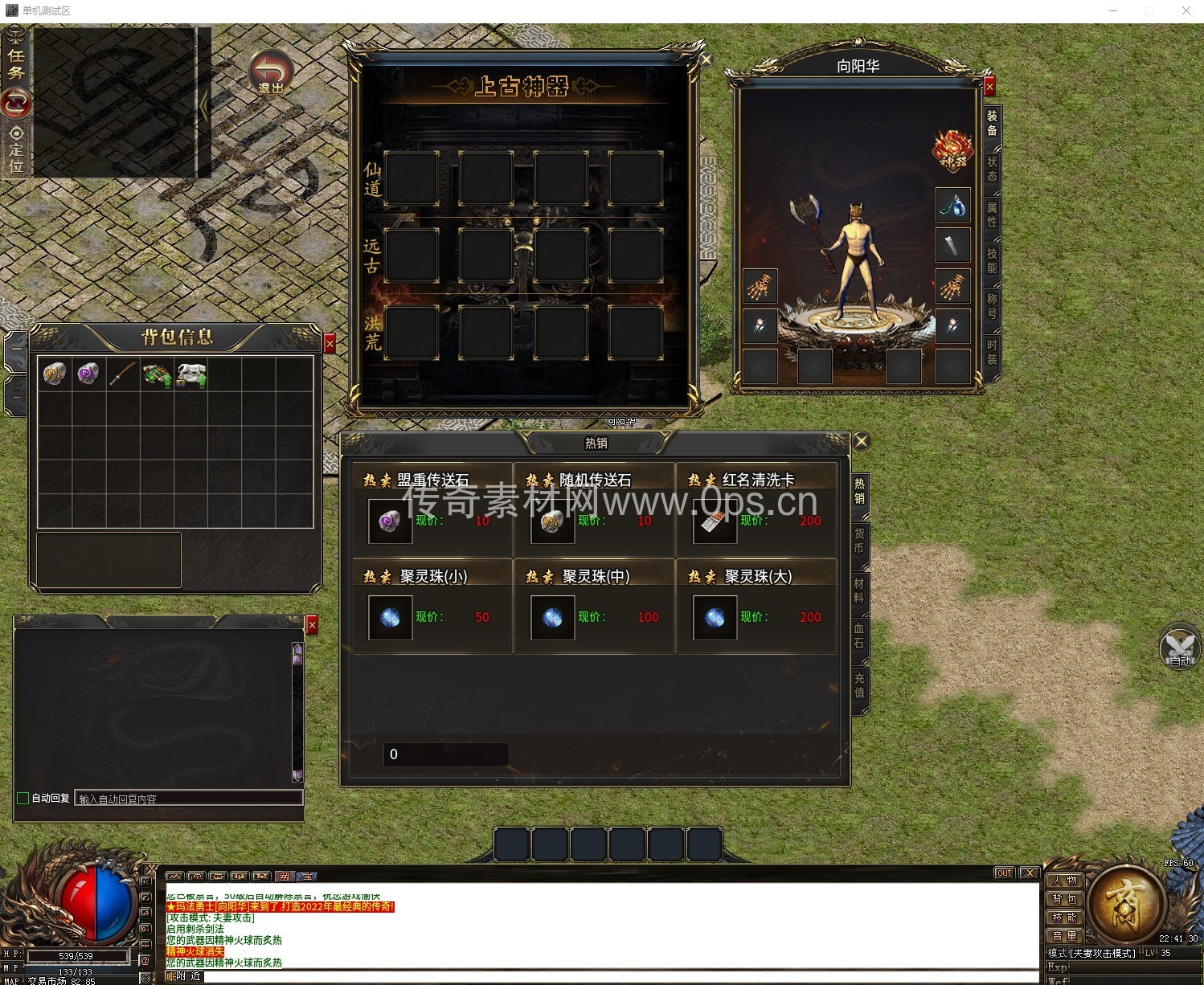Toggle the 自动回复 auto-reply checkbox
This screenshot has width=1204, height=985.
(23, 798)
